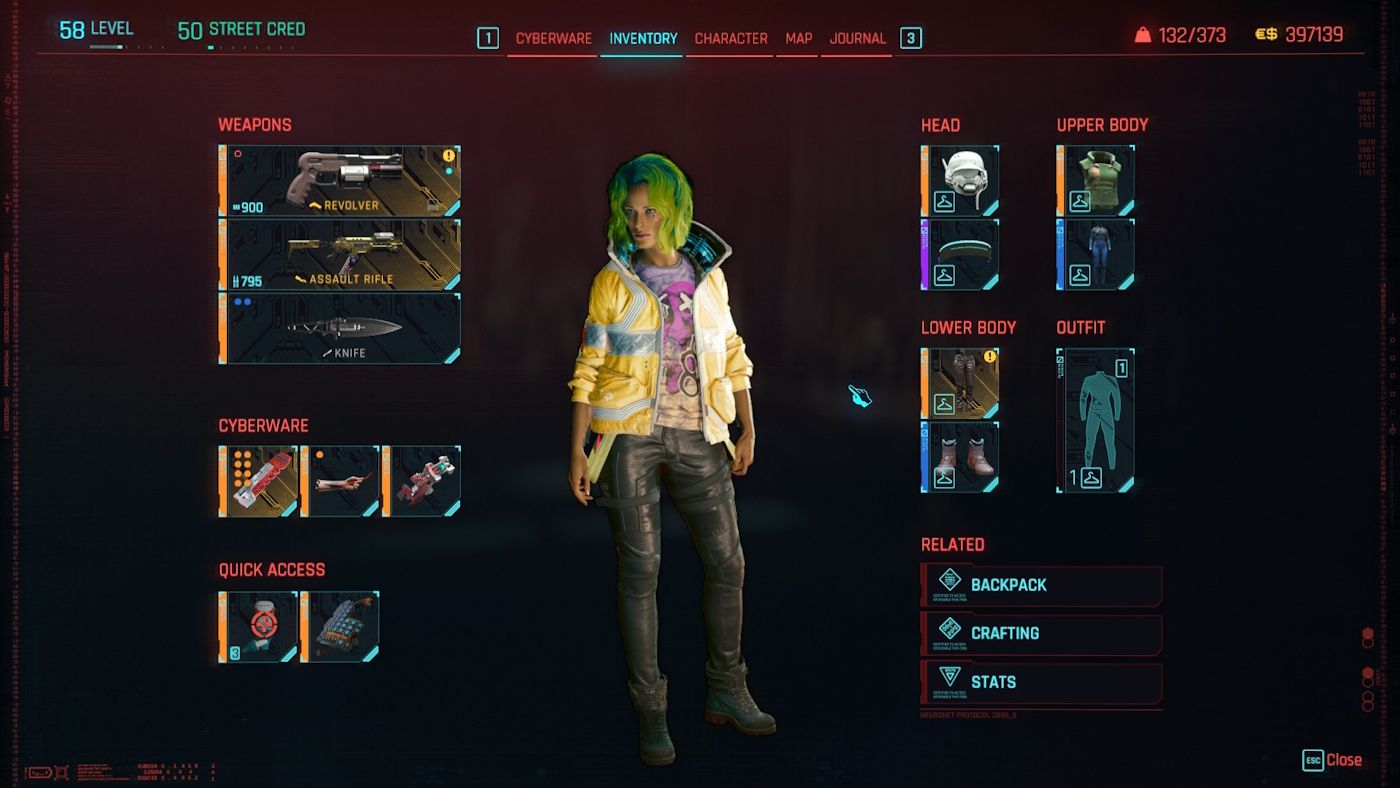Select the Inventory tab
The height and width of the screenshot is (788, 1400).
click(x=643, y=38)
